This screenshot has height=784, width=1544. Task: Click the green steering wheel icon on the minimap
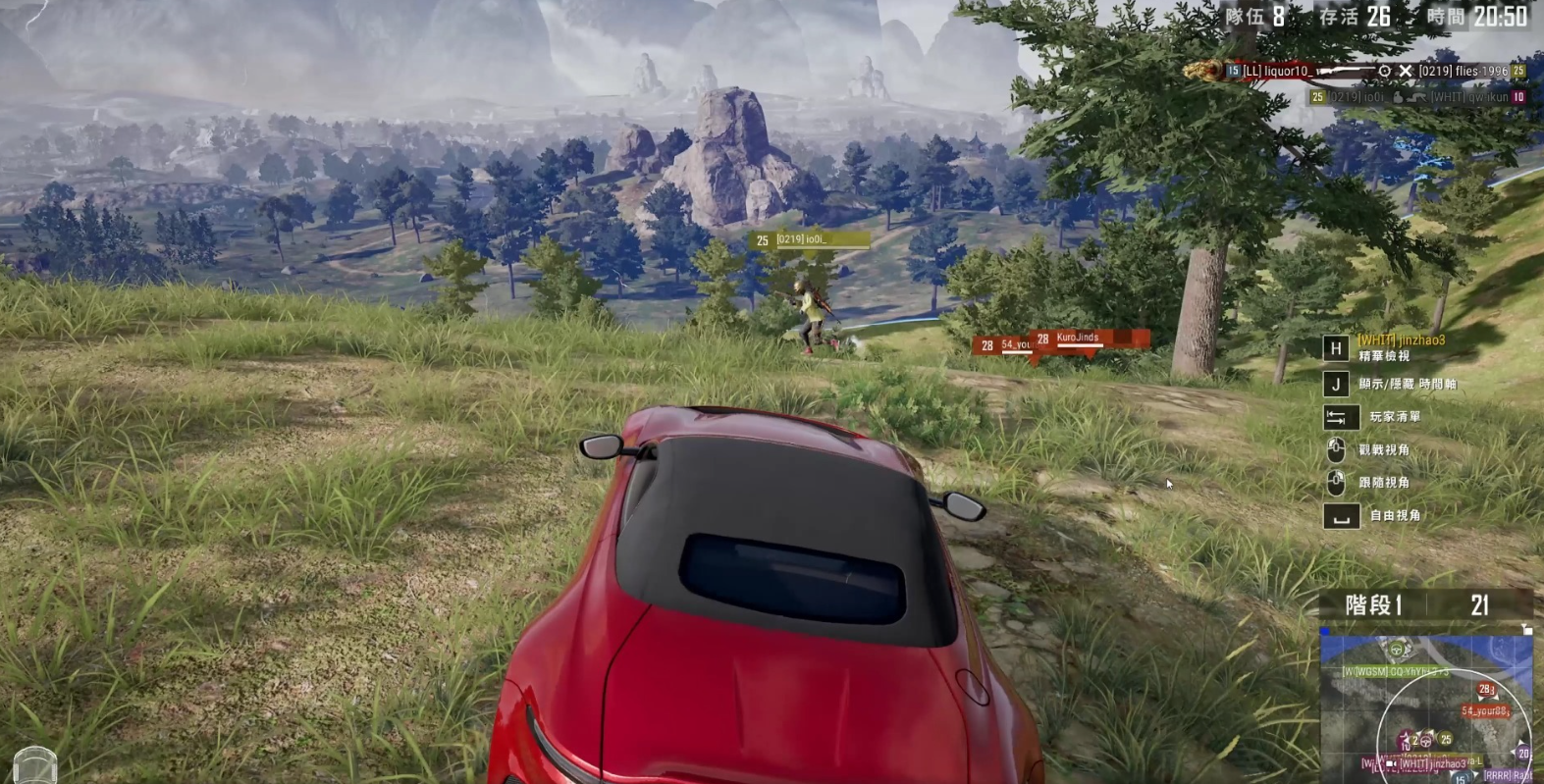[1396, 648]
